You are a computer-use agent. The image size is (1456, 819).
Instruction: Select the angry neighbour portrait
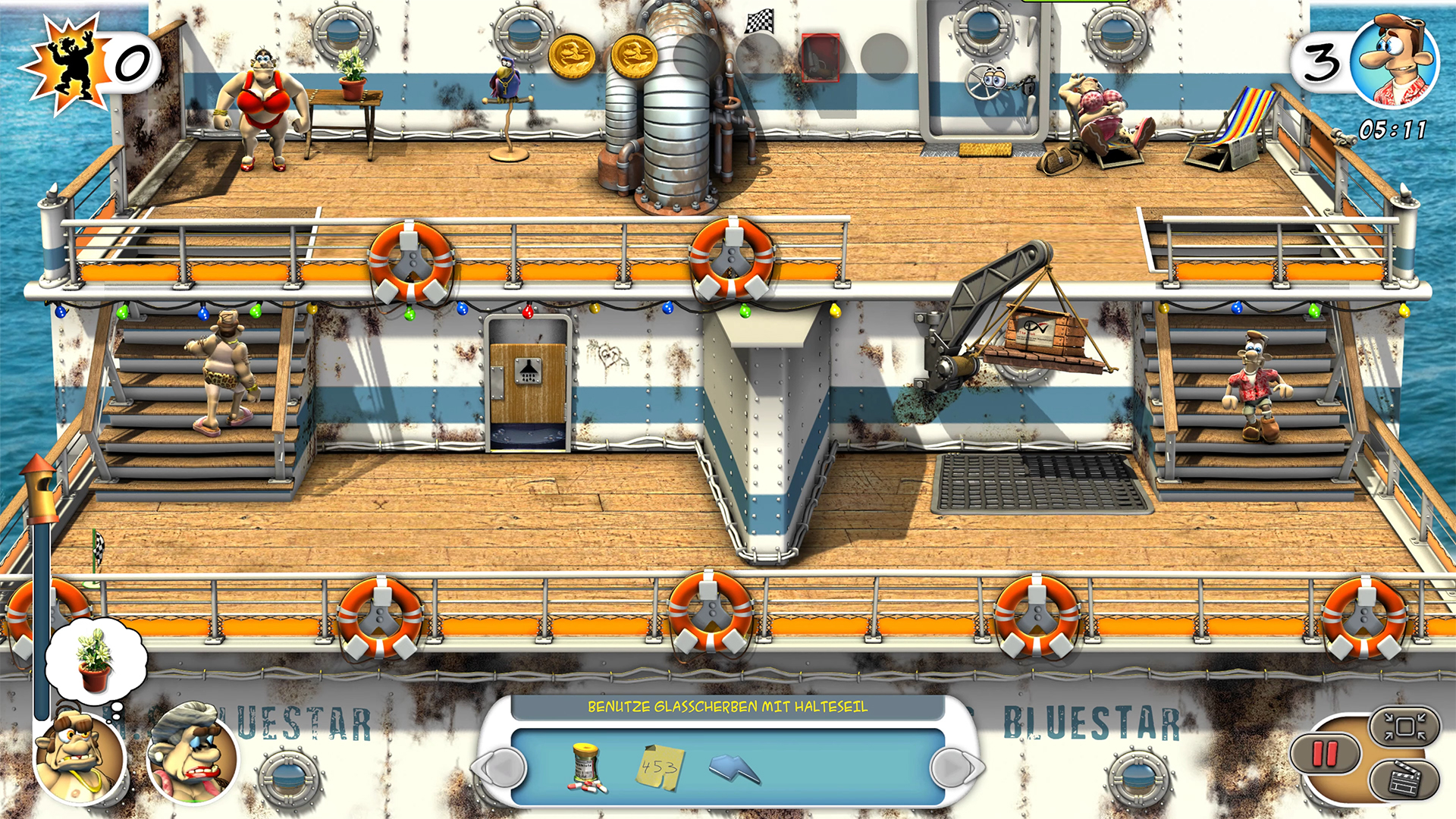click(x=80, y=757)
